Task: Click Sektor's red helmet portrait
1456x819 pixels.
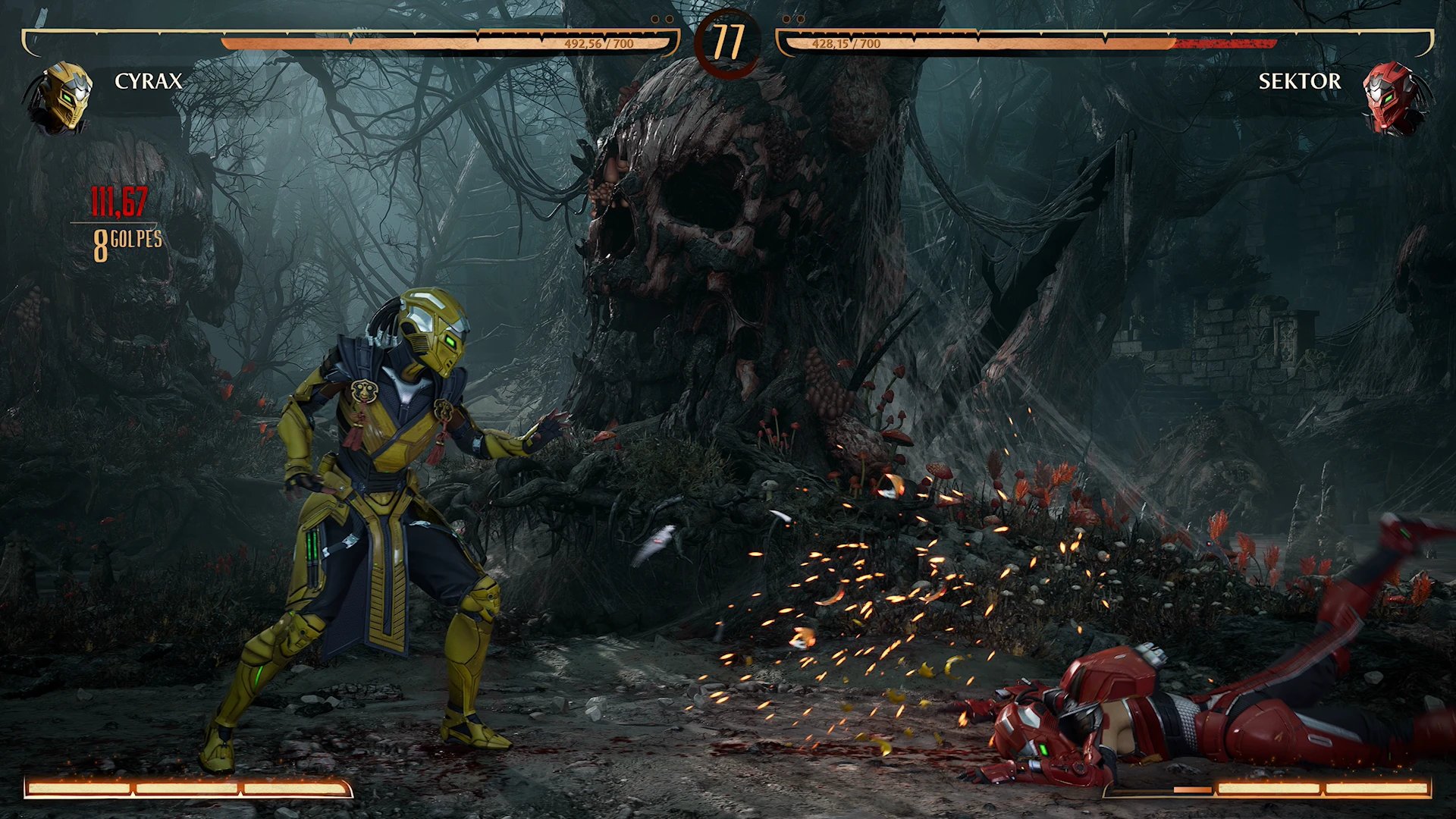Action: 1392,99
